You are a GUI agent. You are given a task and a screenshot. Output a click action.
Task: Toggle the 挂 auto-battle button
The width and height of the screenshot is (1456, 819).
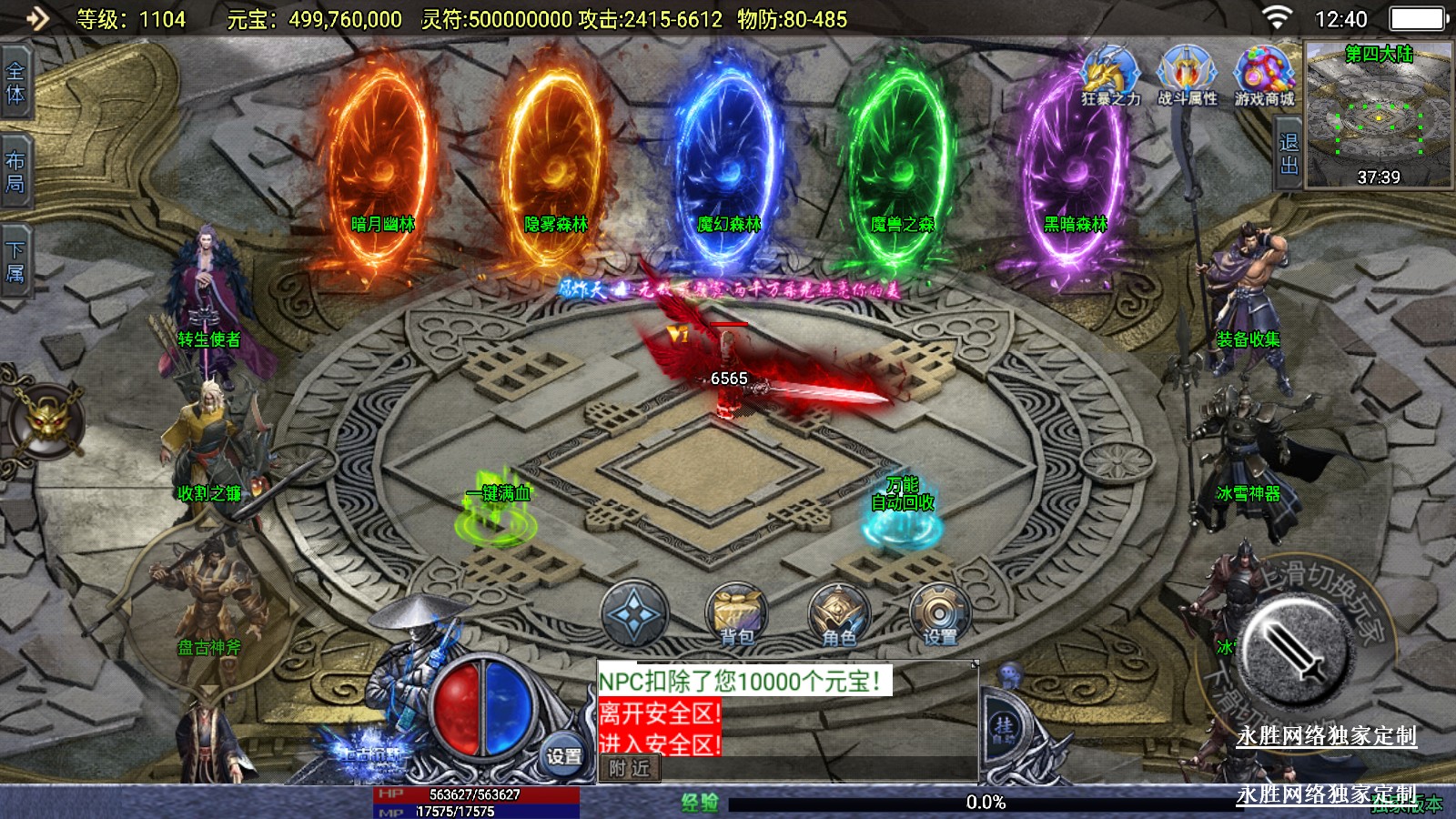coord(1004,728)
